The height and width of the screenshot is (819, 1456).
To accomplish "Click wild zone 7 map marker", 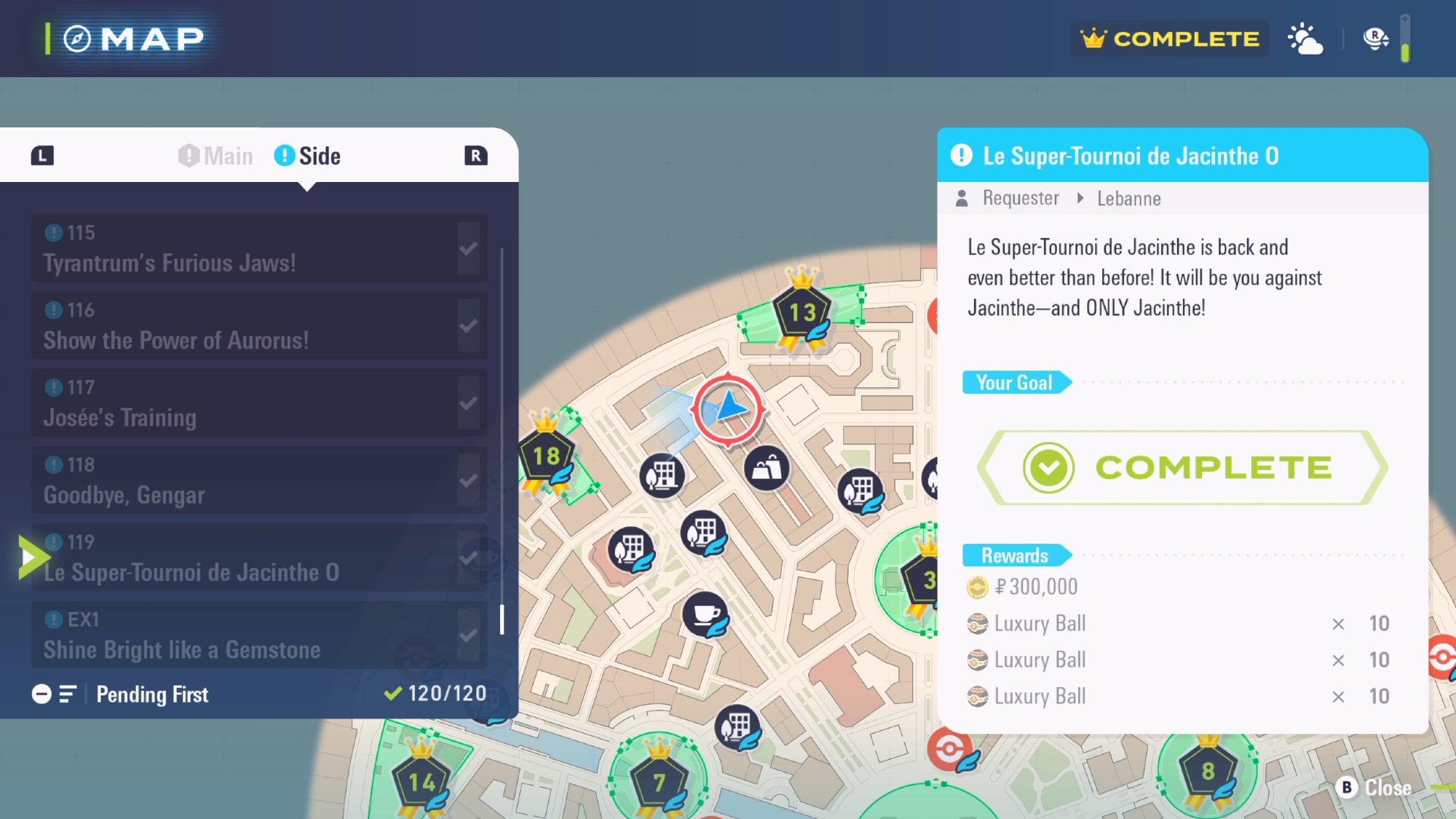I will pos(659,783).
